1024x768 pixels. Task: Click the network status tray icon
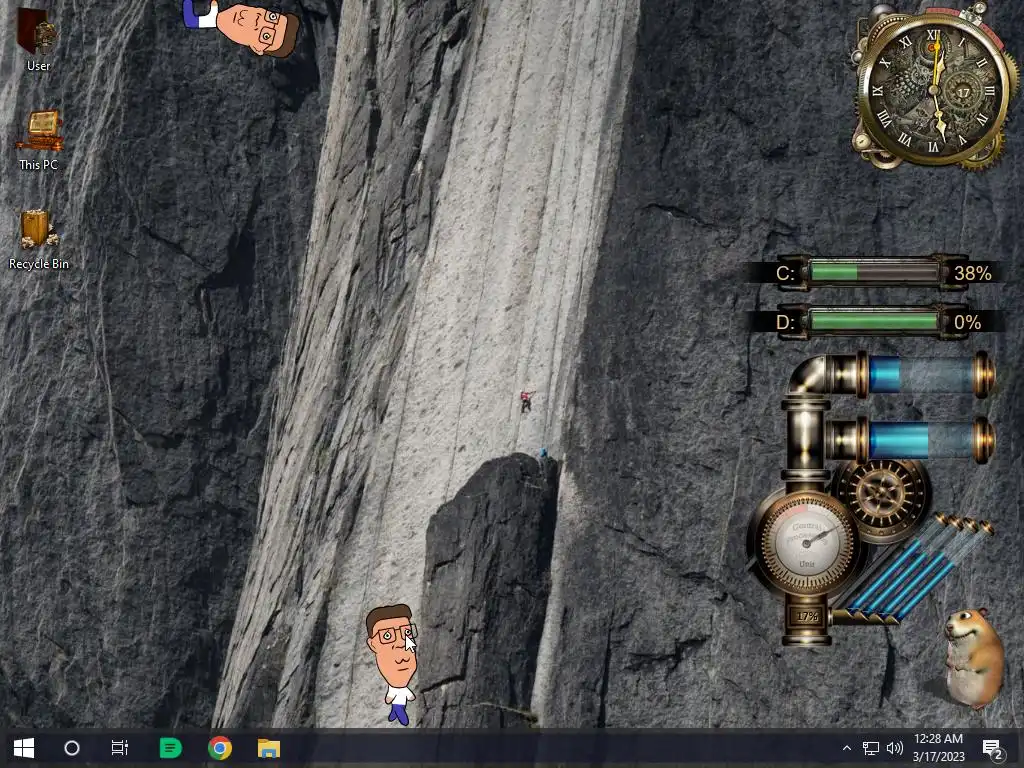(x=871, y=748)
